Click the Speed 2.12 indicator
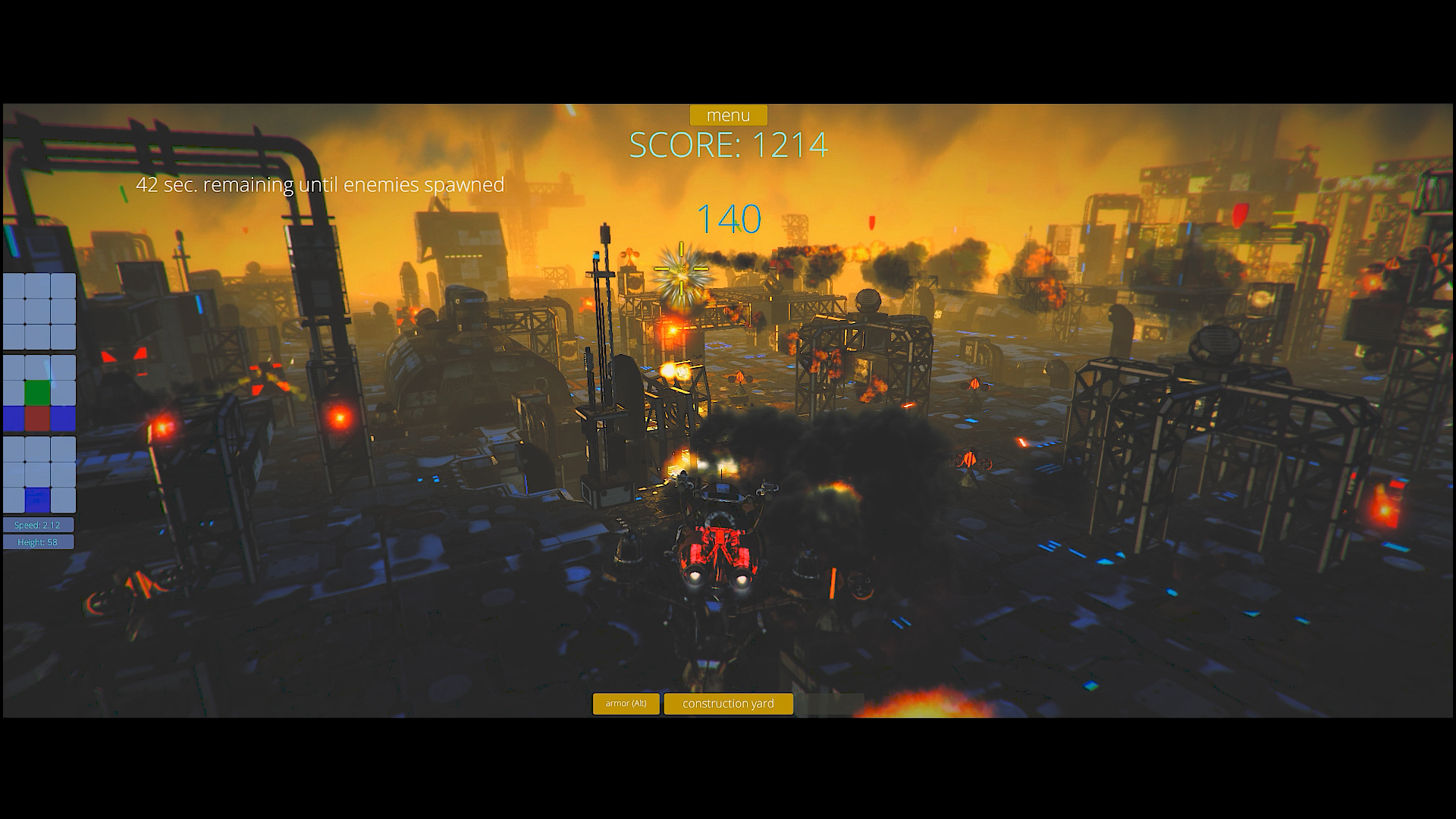This screenshot has width=1456, height=819. 38,524
